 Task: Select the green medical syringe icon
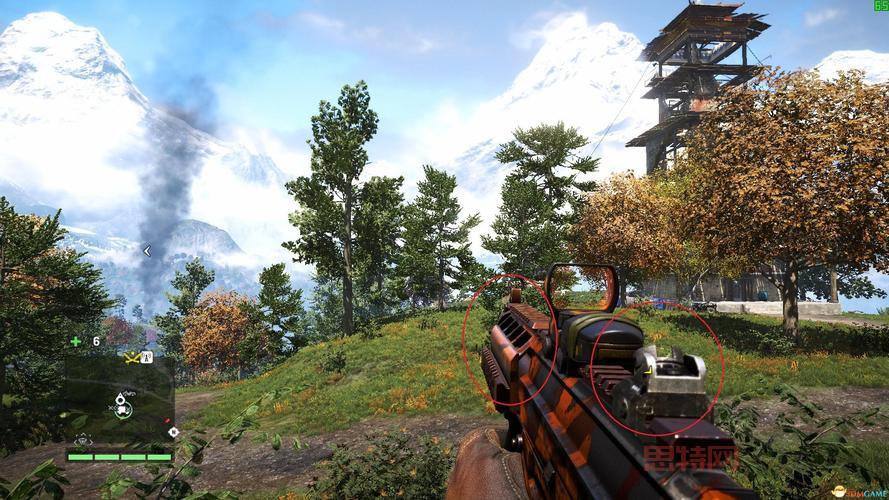click(x=76, y=341)
